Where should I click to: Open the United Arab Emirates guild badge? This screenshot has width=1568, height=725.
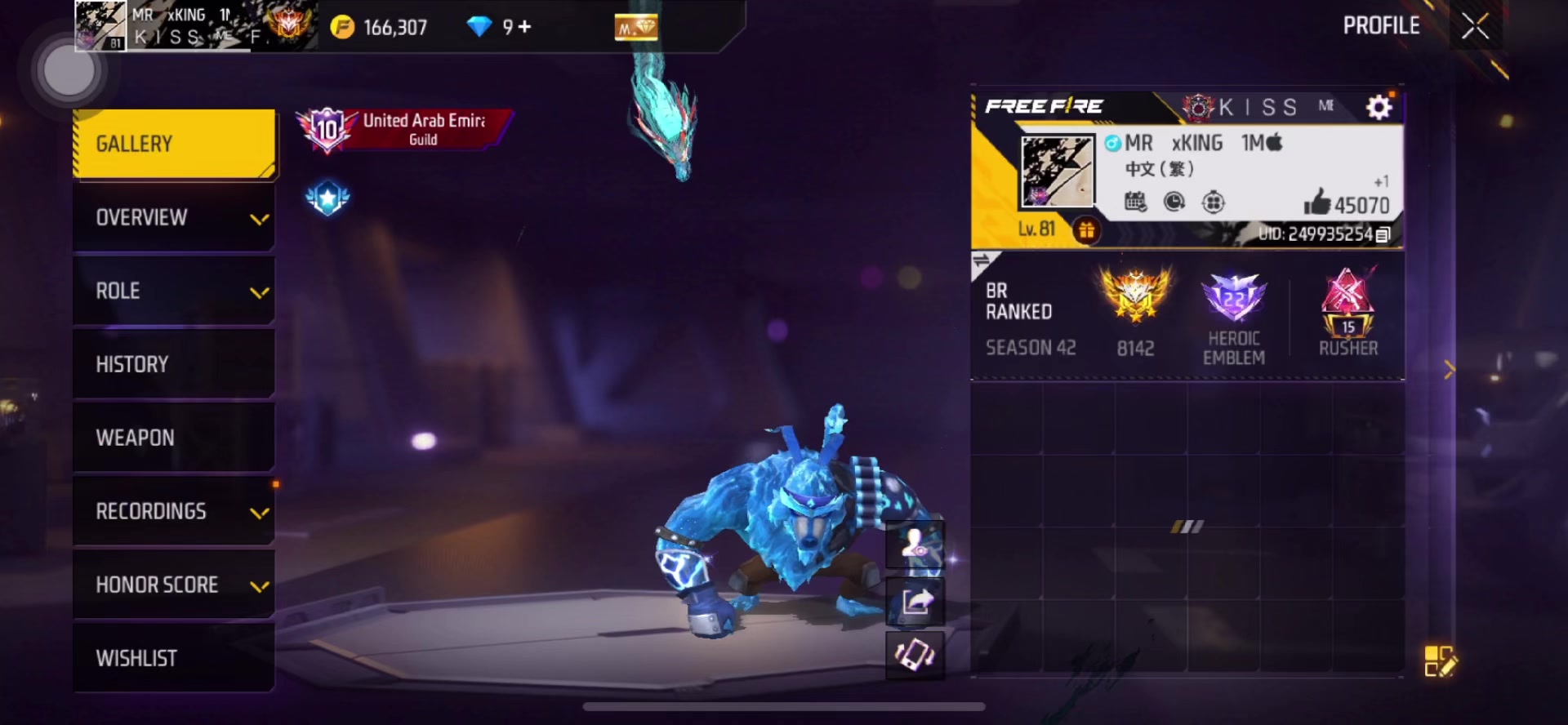(404, 130)
